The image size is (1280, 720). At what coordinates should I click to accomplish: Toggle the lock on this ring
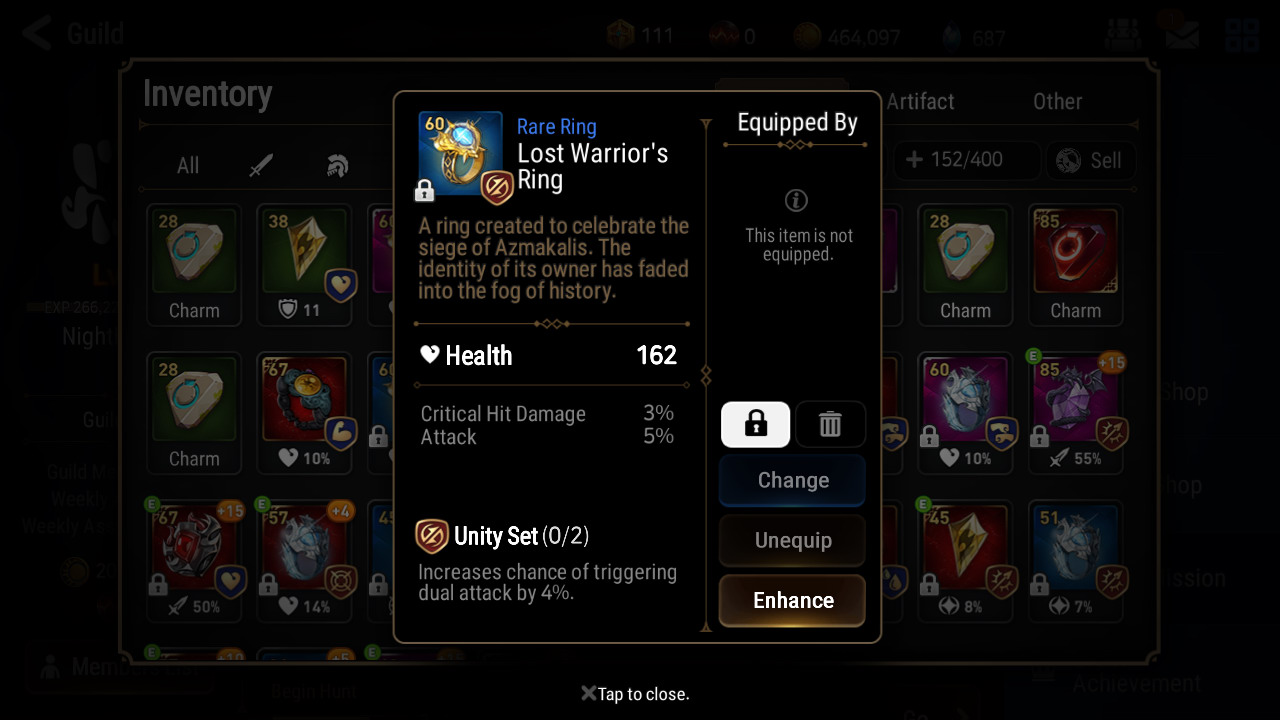tap(755, 425)
